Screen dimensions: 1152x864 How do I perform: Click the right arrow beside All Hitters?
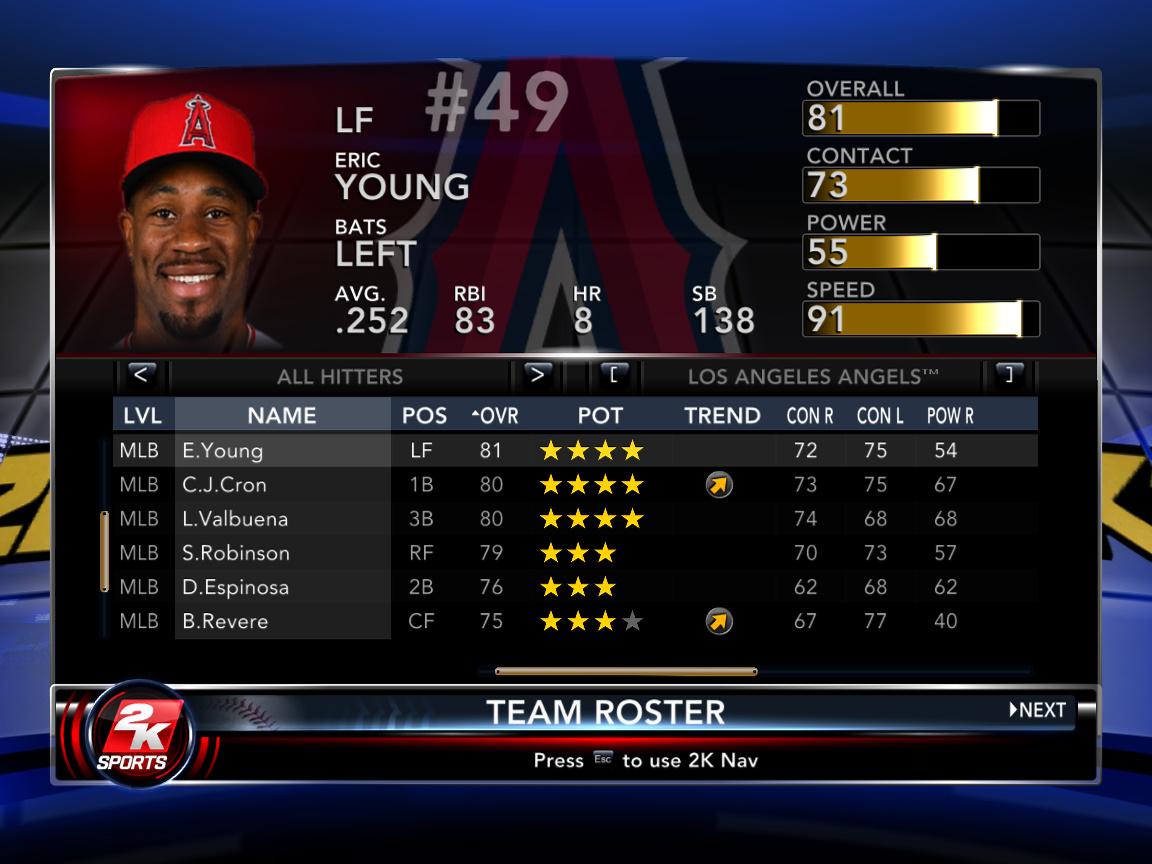[537, 375]
